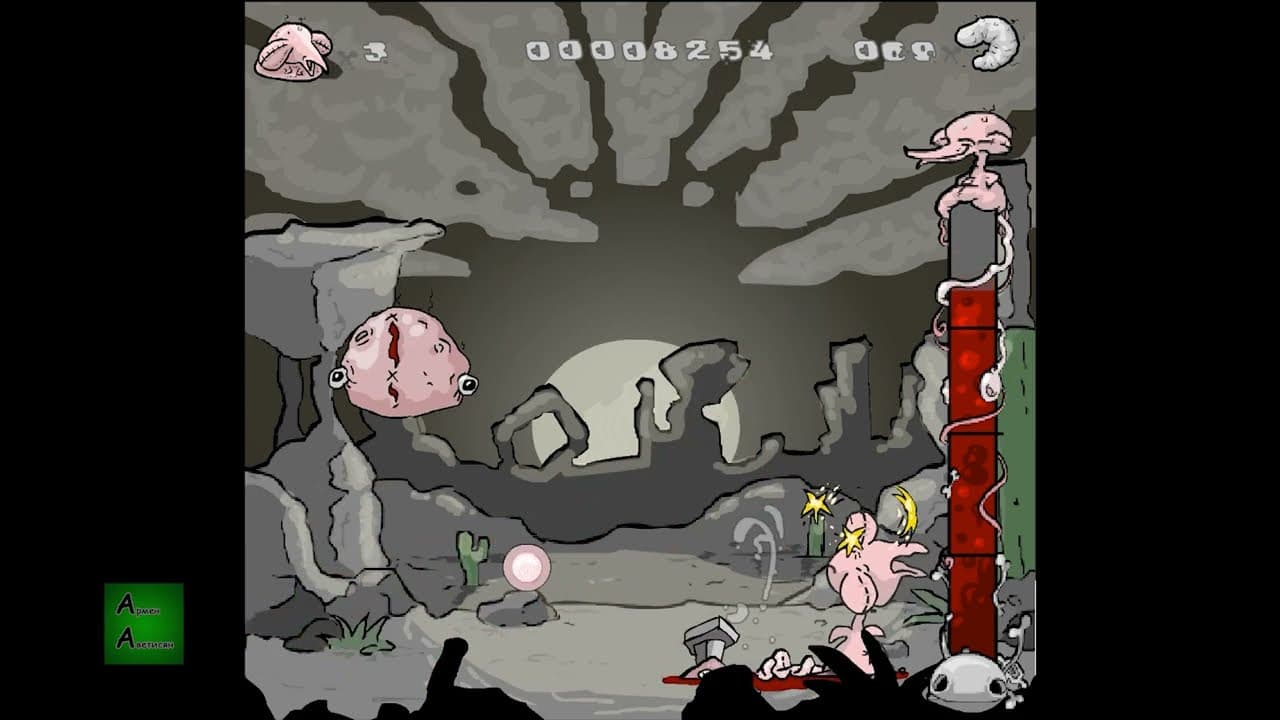Screen dimensions: 1280x720
Task: Click the lives count number 3
Action: coord(376,48)
